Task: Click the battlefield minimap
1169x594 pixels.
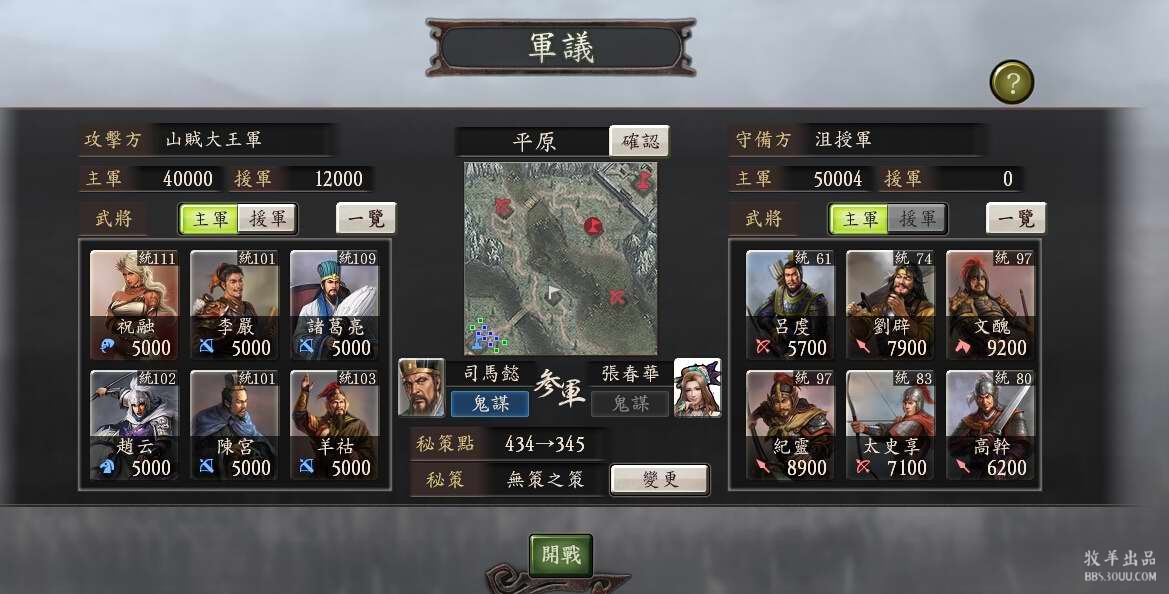Action: [560, 259]
